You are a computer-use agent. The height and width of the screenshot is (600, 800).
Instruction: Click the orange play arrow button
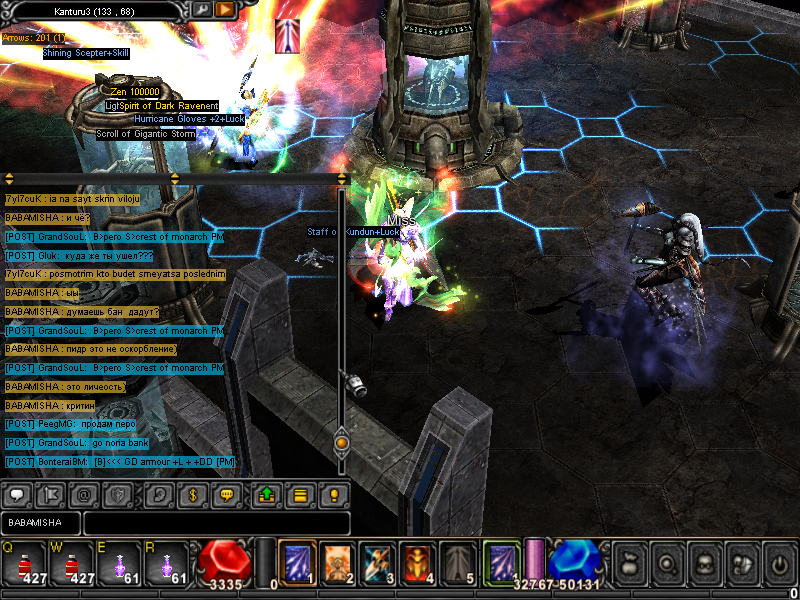[x=225, y=9]
